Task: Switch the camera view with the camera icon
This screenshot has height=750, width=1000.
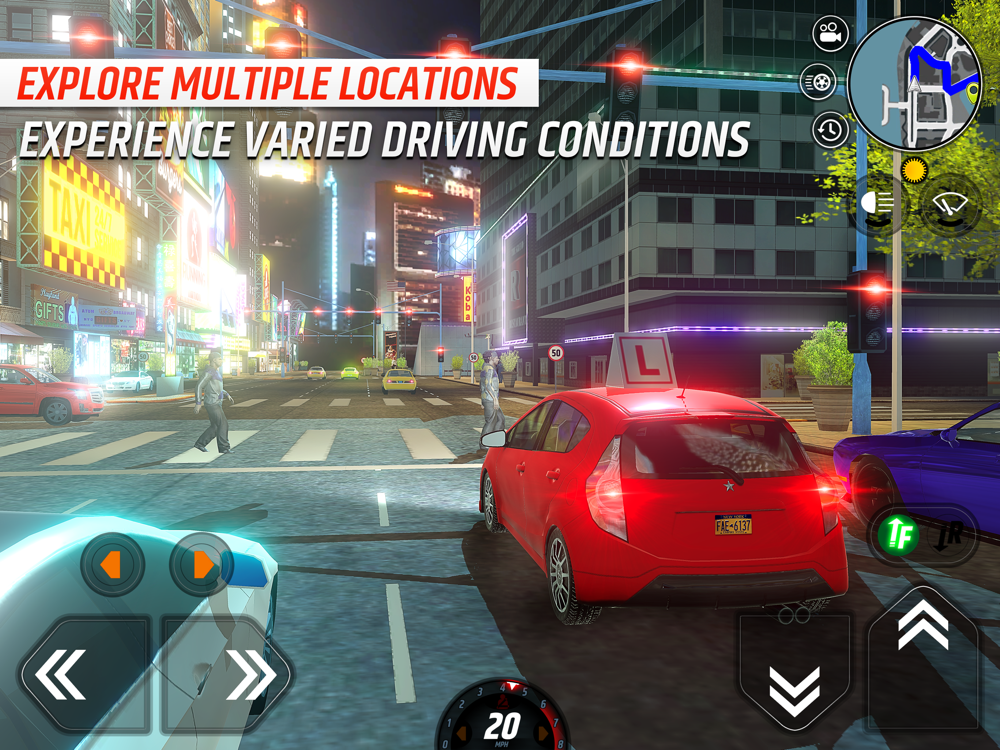Action: click(x=829, y=37)
